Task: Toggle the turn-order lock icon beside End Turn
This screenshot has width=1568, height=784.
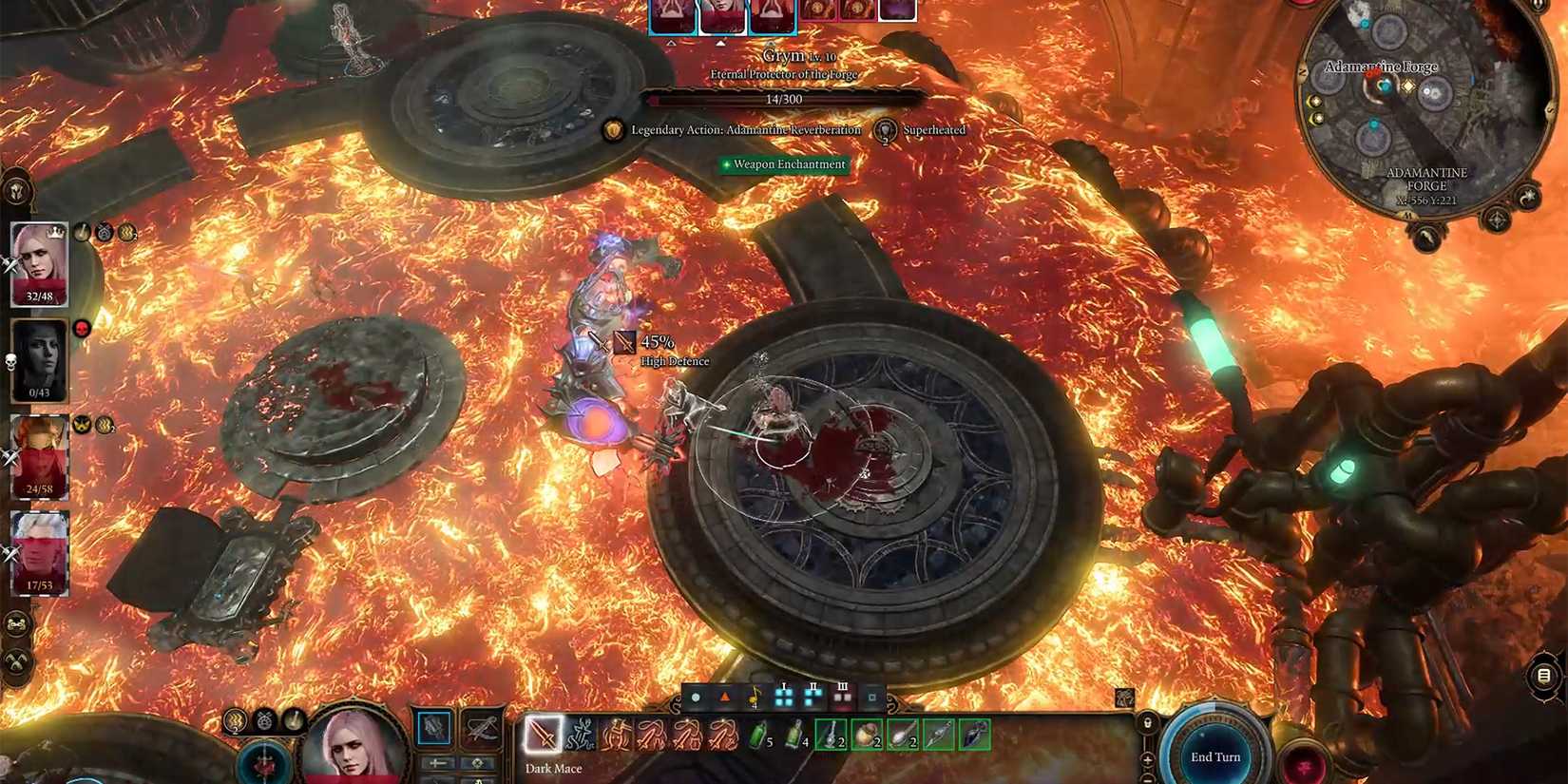Action: pyautogui.click(x=1148, y=722)
